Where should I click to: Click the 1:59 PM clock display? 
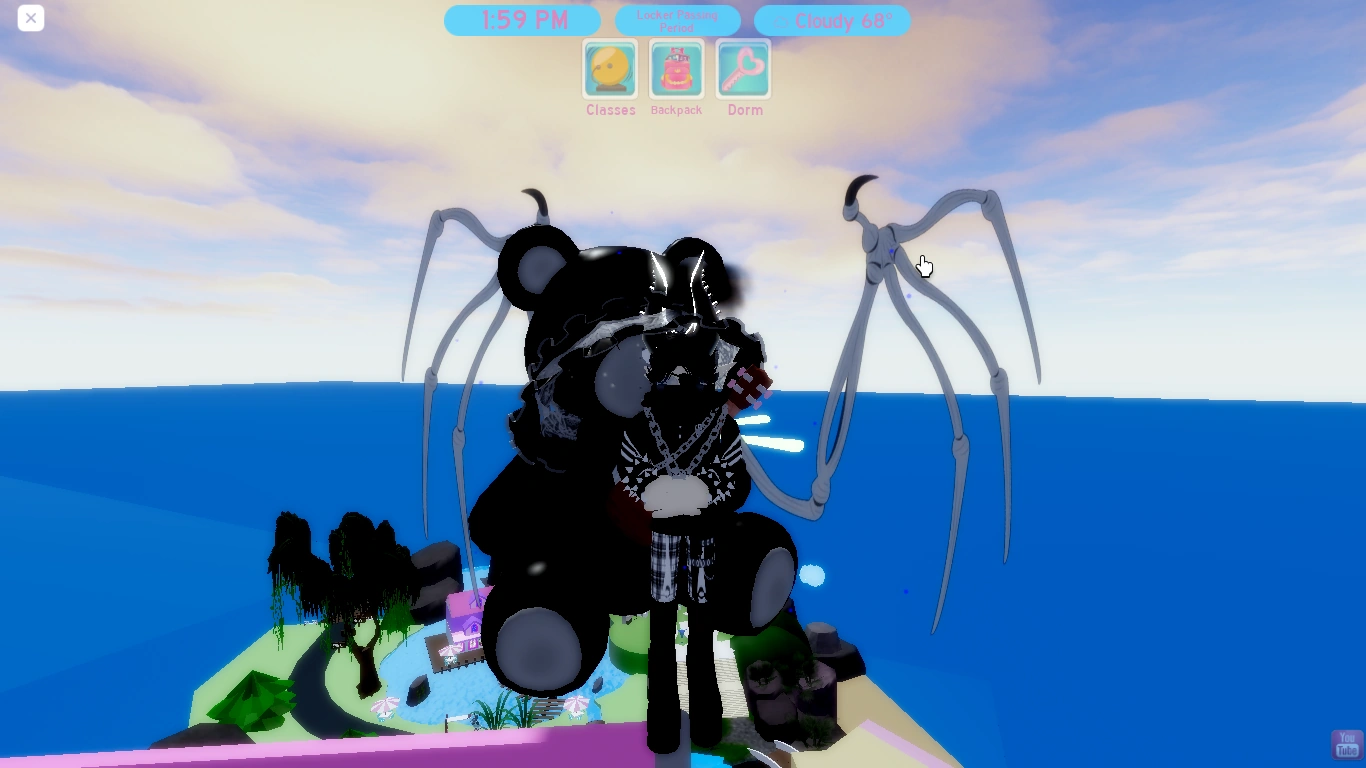click(522, 20)
